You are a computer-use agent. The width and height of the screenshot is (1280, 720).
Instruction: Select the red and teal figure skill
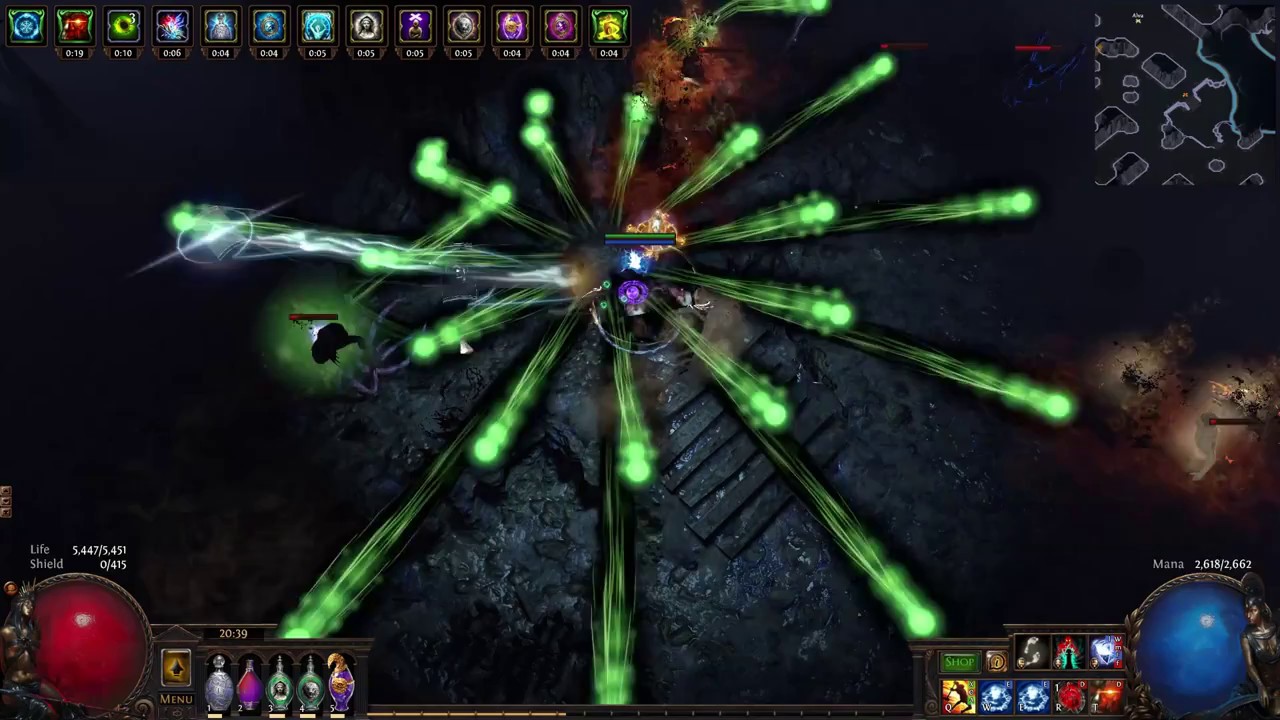[1069, 653]
